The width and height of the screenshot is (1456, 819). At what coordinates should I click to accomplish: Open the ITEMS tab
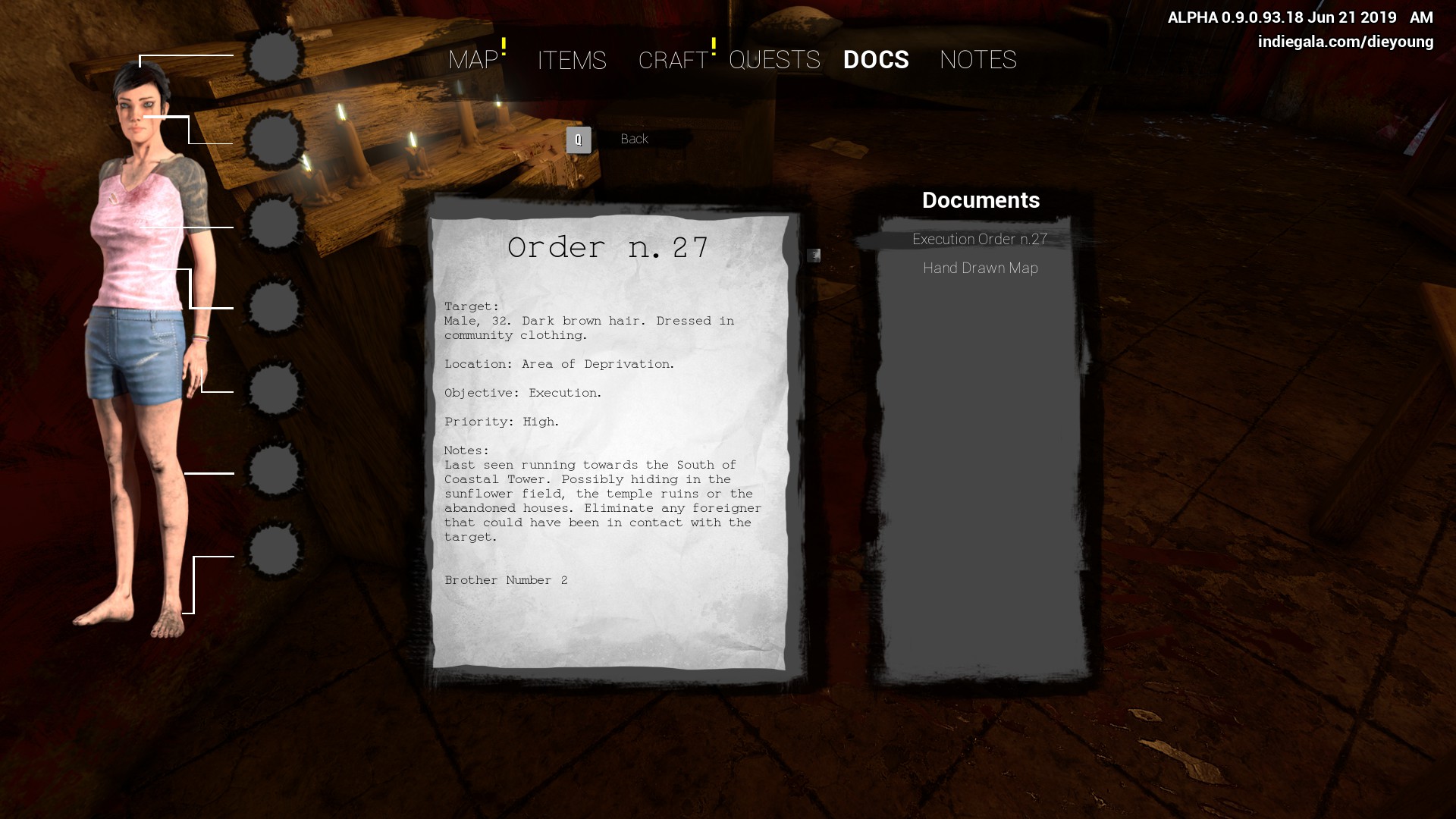pos(572,60)
